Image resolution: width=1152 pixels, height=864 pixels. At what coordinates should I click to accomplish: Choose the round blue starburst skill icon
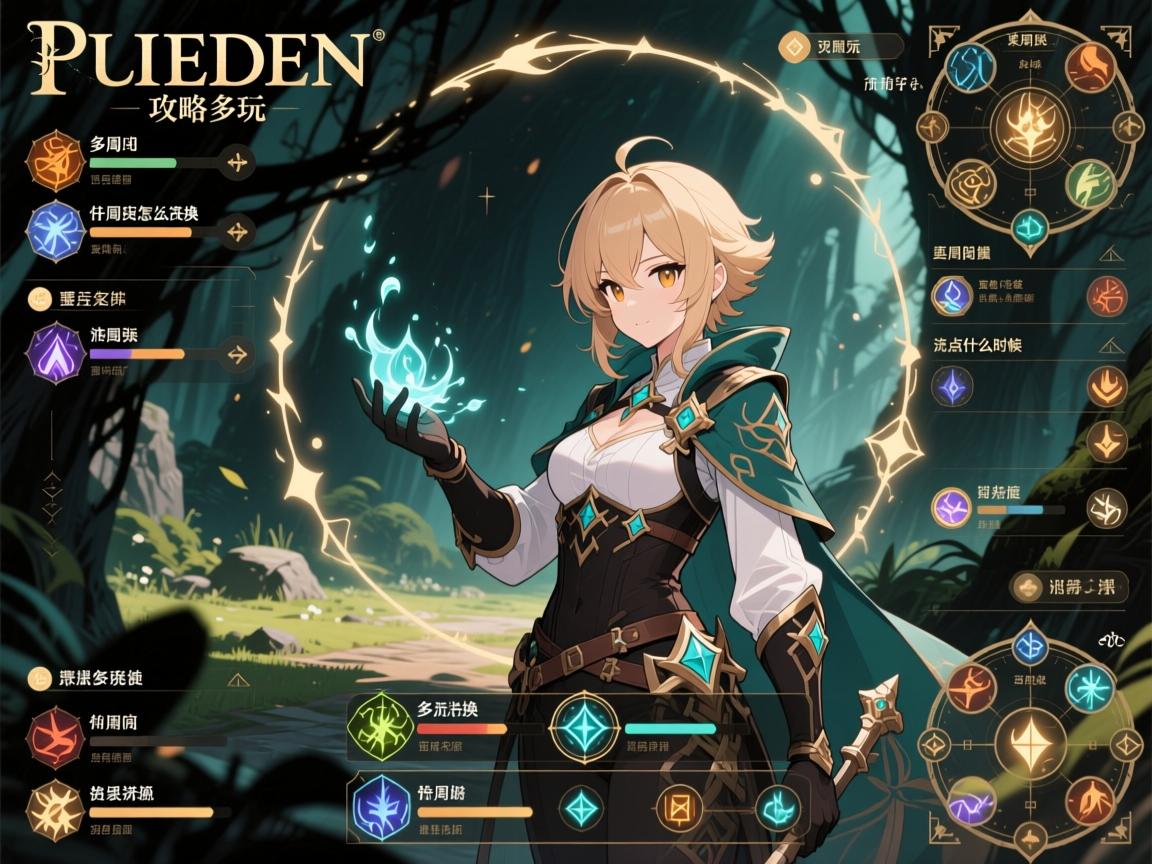[x=55, y=226]
